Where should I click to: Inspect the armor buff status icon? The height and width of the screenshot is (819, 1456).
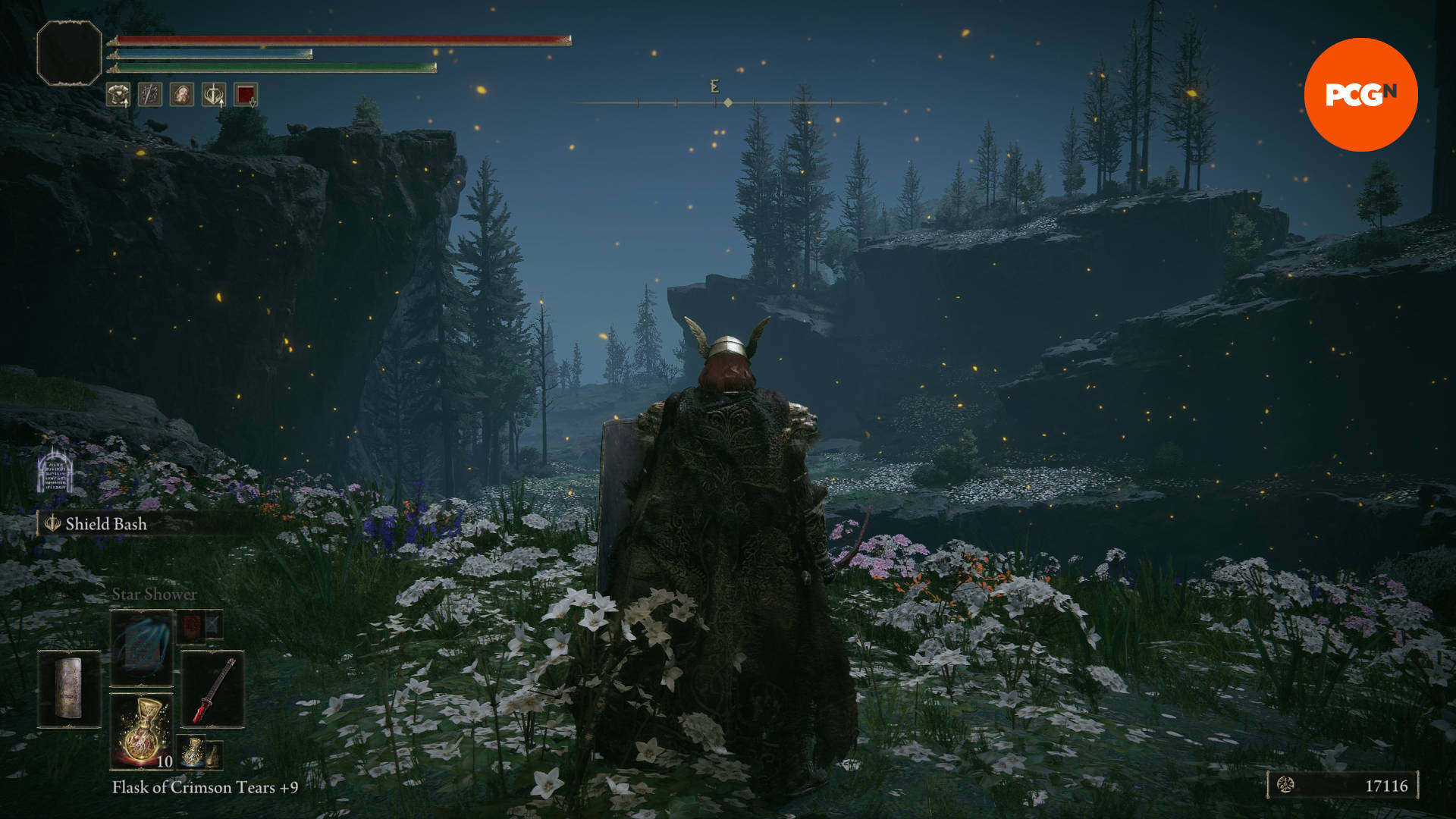[118, 95]
